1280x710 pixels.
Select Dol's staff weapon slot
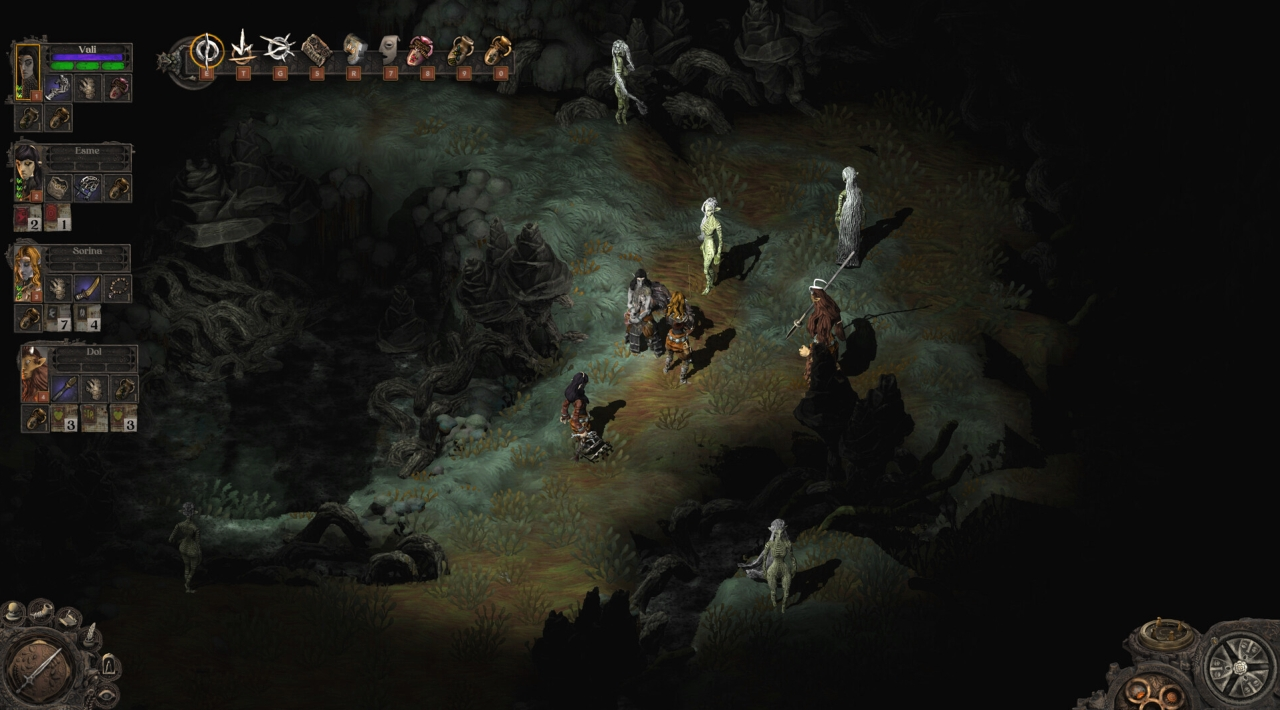65,388
